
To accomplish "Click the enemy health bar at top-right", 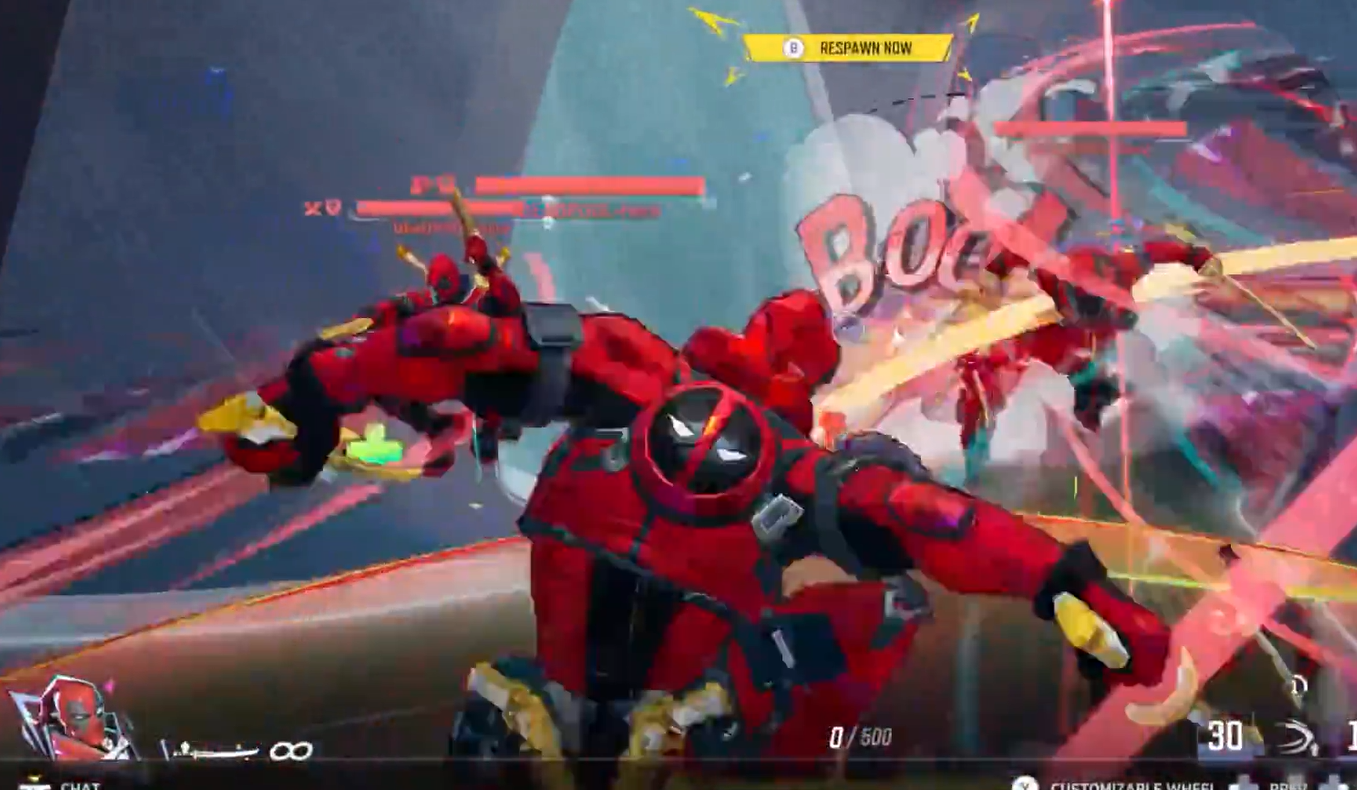I will (1090, 127).
